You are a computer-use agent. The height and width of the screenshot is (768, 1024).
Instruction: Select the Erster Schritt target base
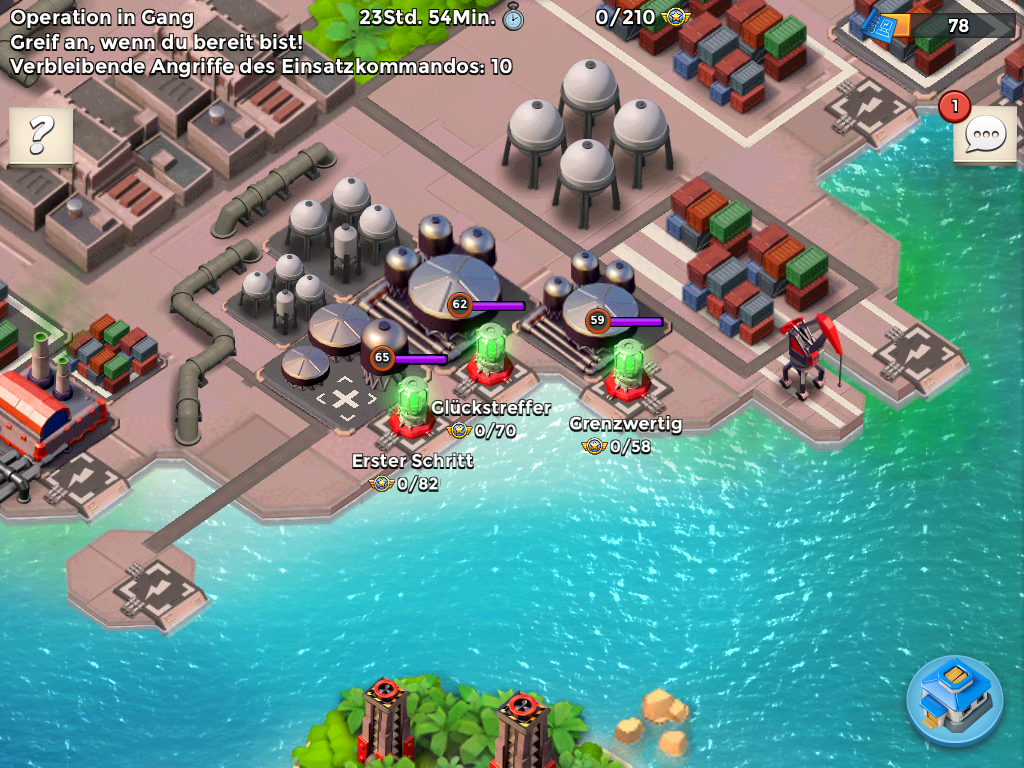411,406
